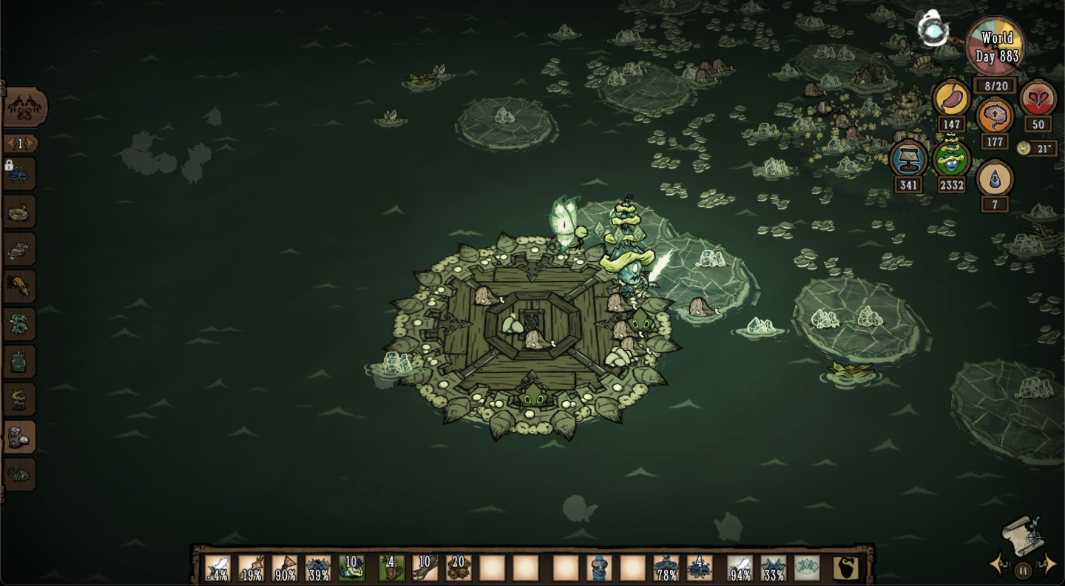Rotate the camera left with the arrow

tap(998, 564)
